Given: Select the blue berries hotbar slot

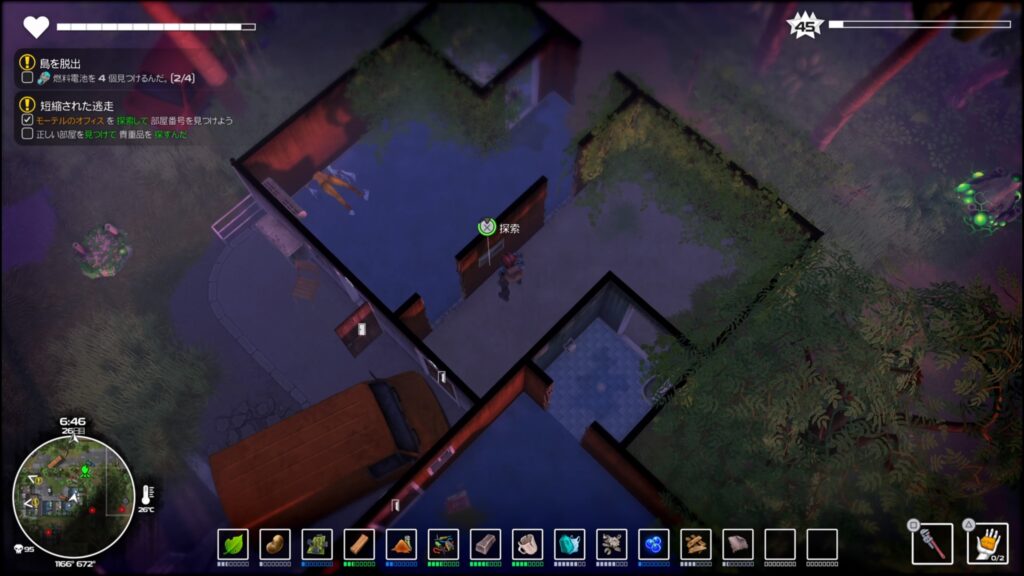Looking at the screenshot, I should point(654,544).
